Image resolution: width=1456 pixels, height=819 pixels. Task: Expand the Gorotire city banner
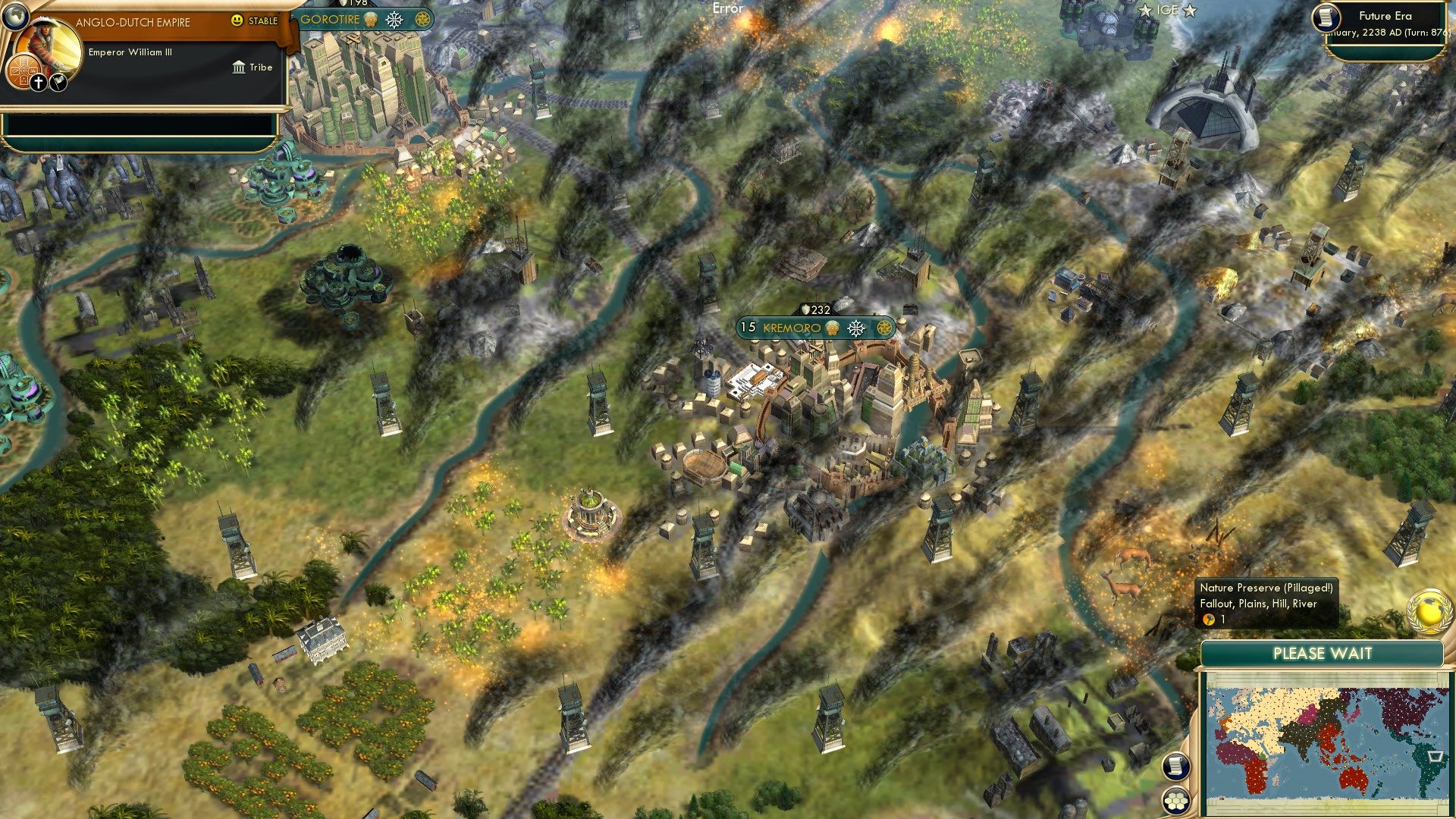(x=332, y=20)
